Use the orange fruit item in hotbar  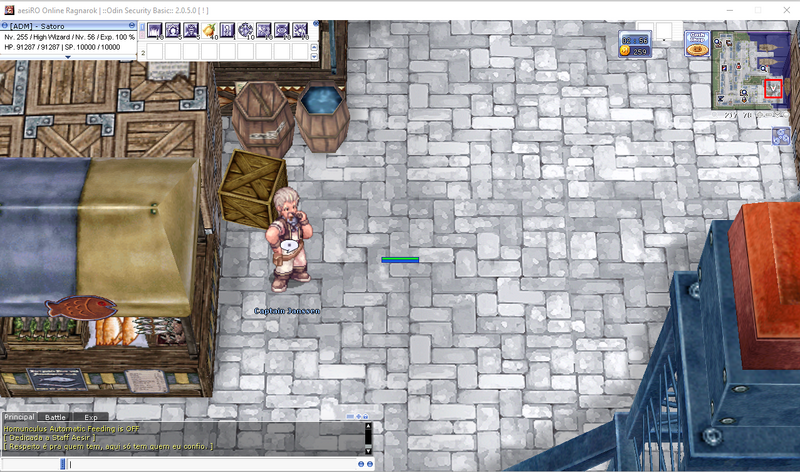[209, 31]
